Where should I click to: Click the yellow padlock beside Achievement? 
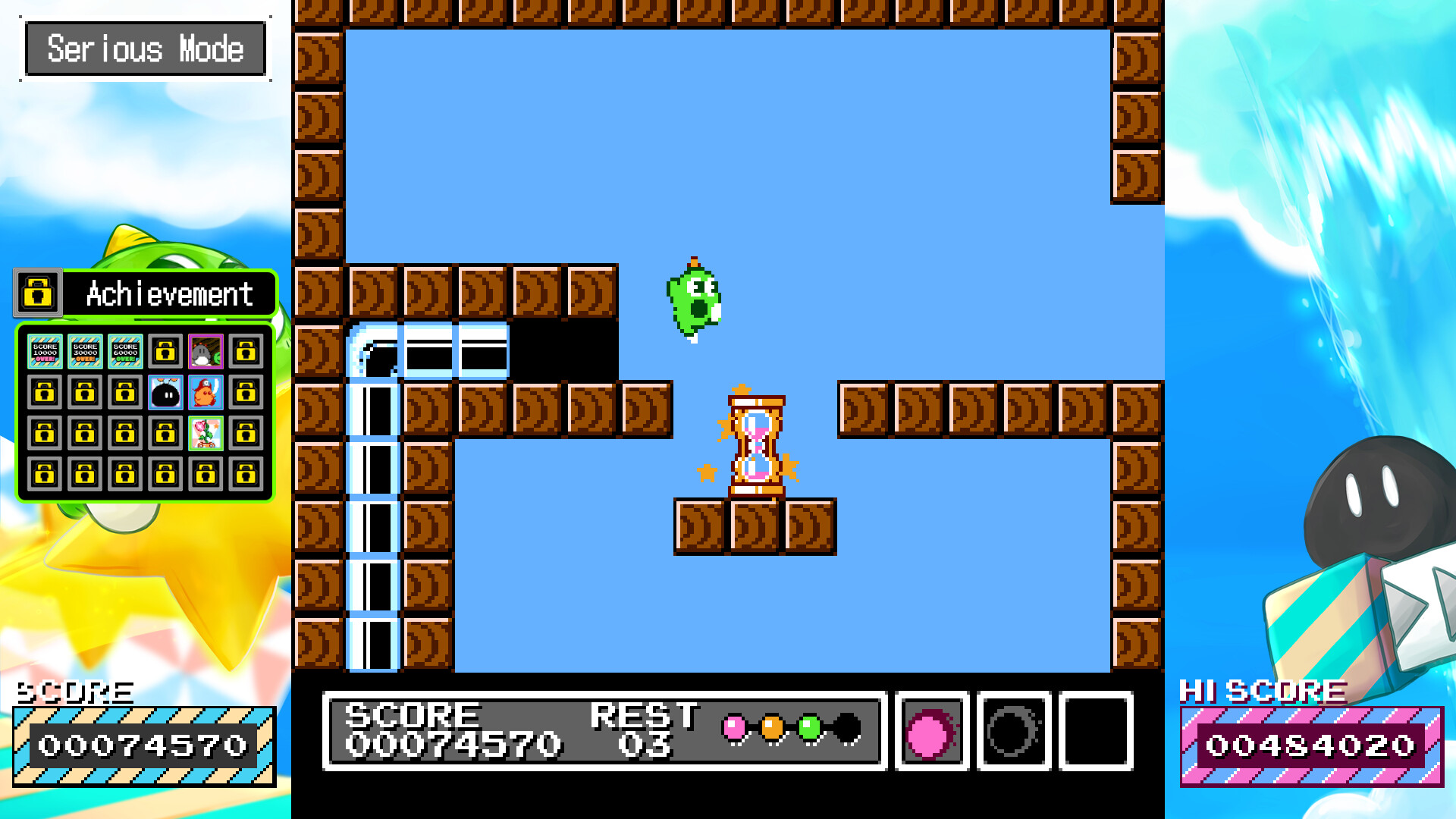38,293
